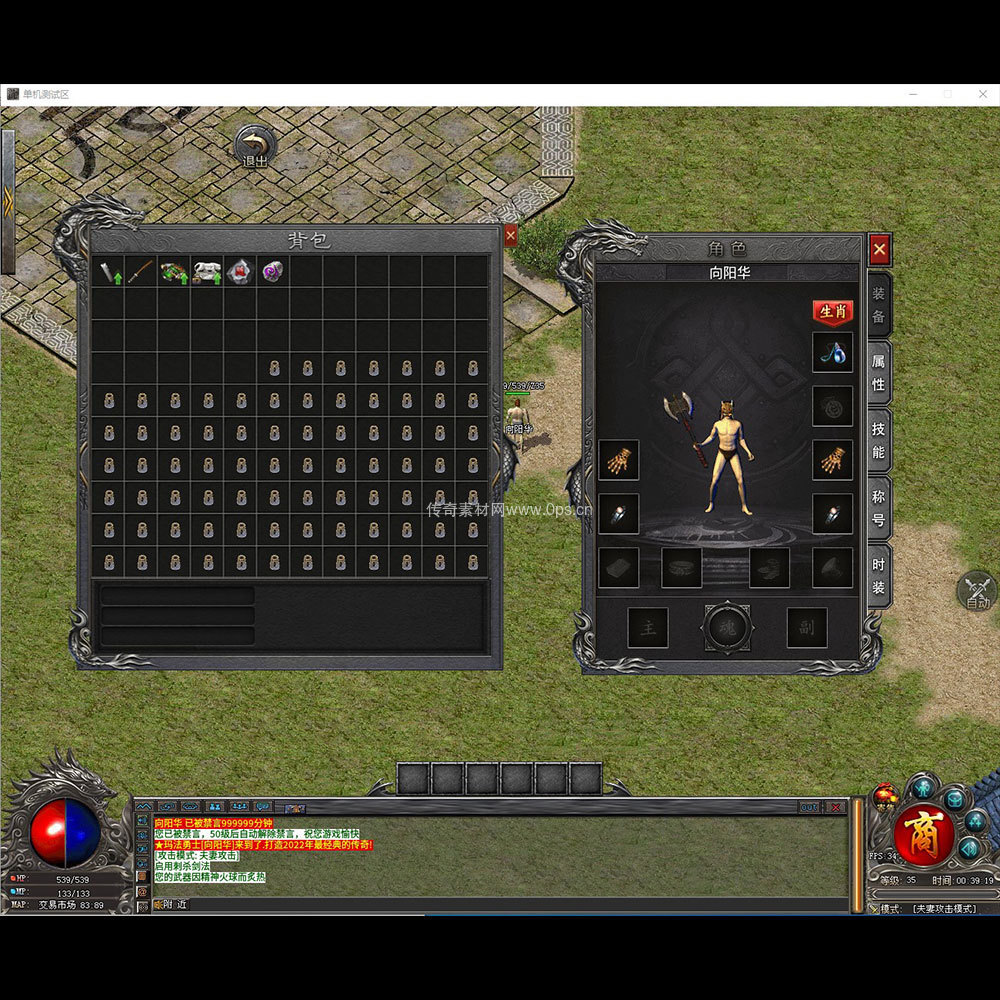Choose the white skull armor item
The height and width of the screenshot is (1000, 1000).
(x=207, y=271)
